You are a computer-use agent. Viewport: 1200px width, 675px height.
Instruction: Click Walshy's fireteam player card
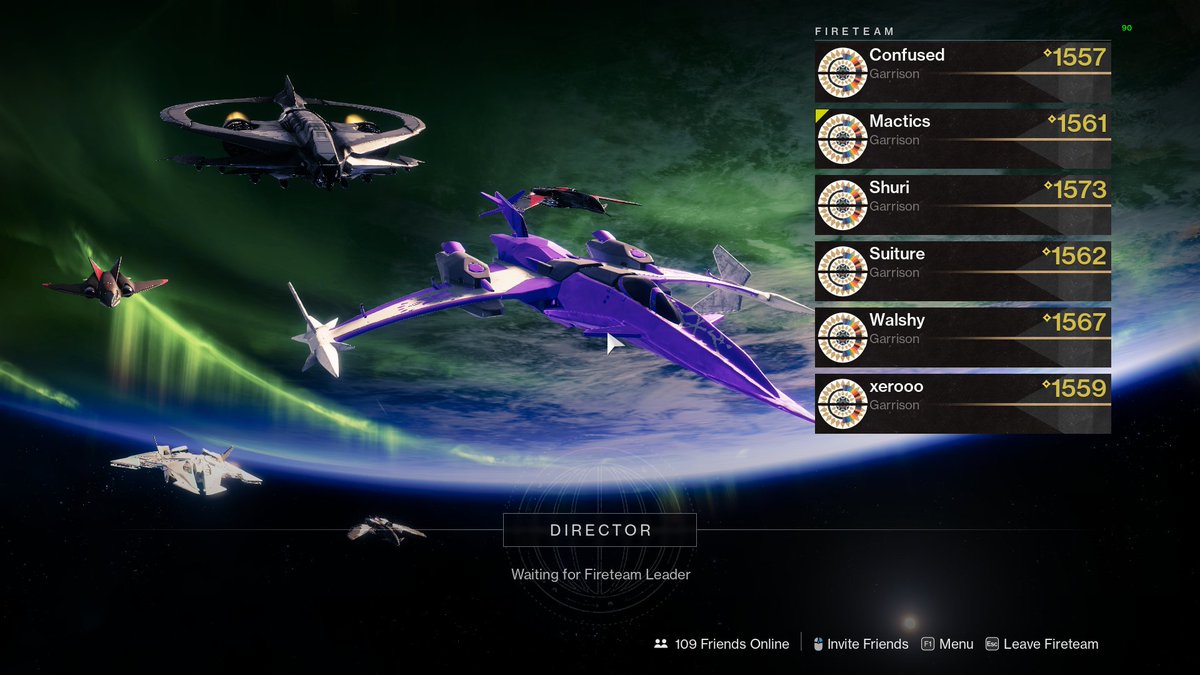pos(962,337)
